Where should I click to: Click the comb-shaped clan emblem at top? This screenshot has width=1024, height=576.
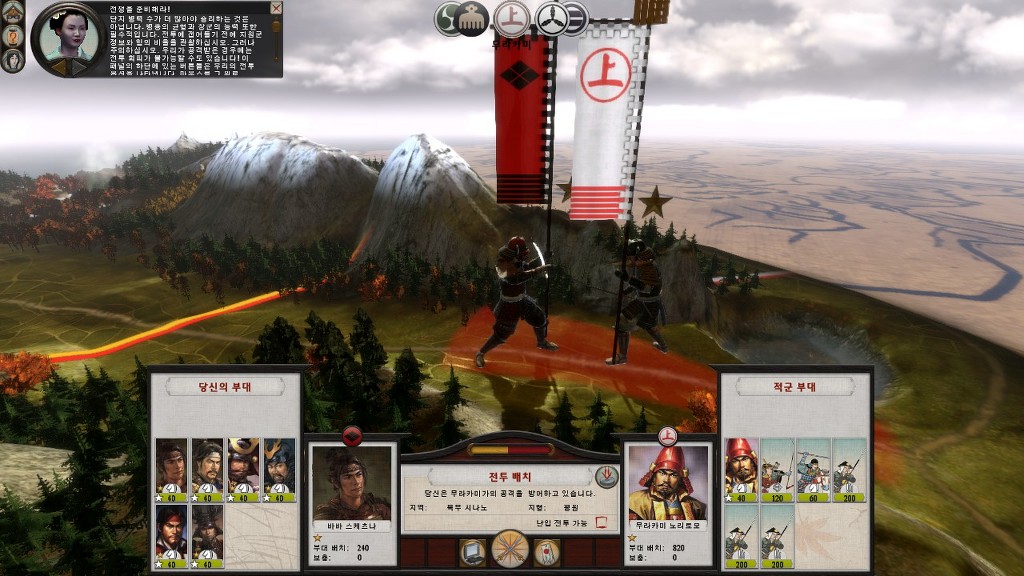click(x=472, y=19)
